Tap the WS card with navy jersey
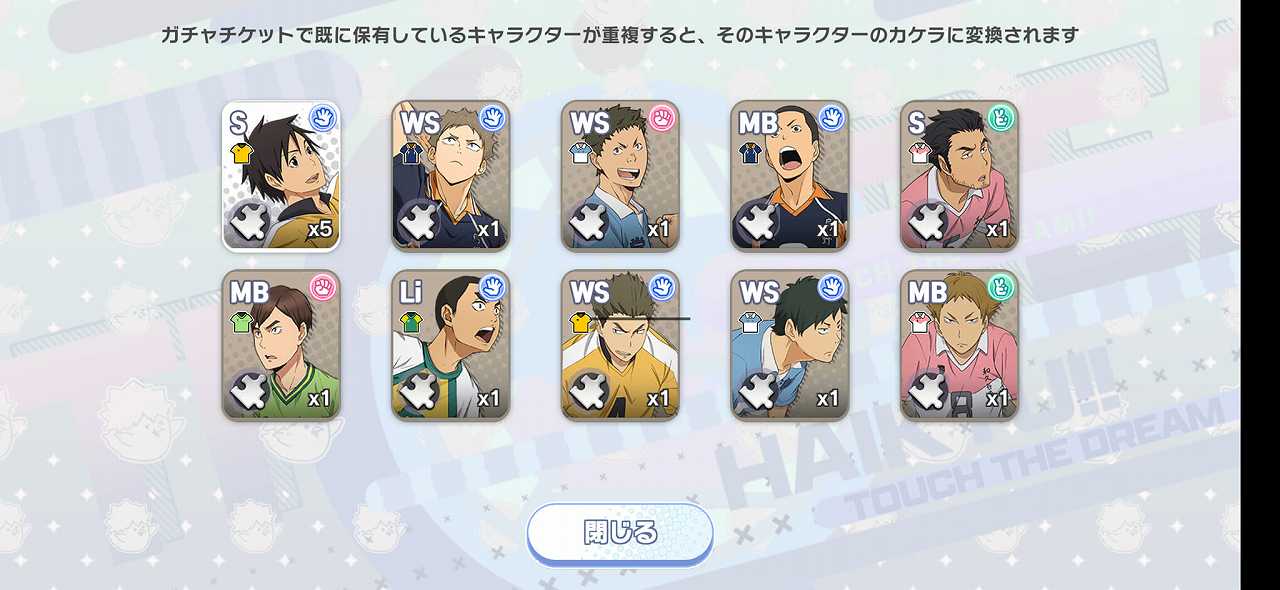Image resolution: width=1280 pixels, height=590 pixels. coord(451,176)
